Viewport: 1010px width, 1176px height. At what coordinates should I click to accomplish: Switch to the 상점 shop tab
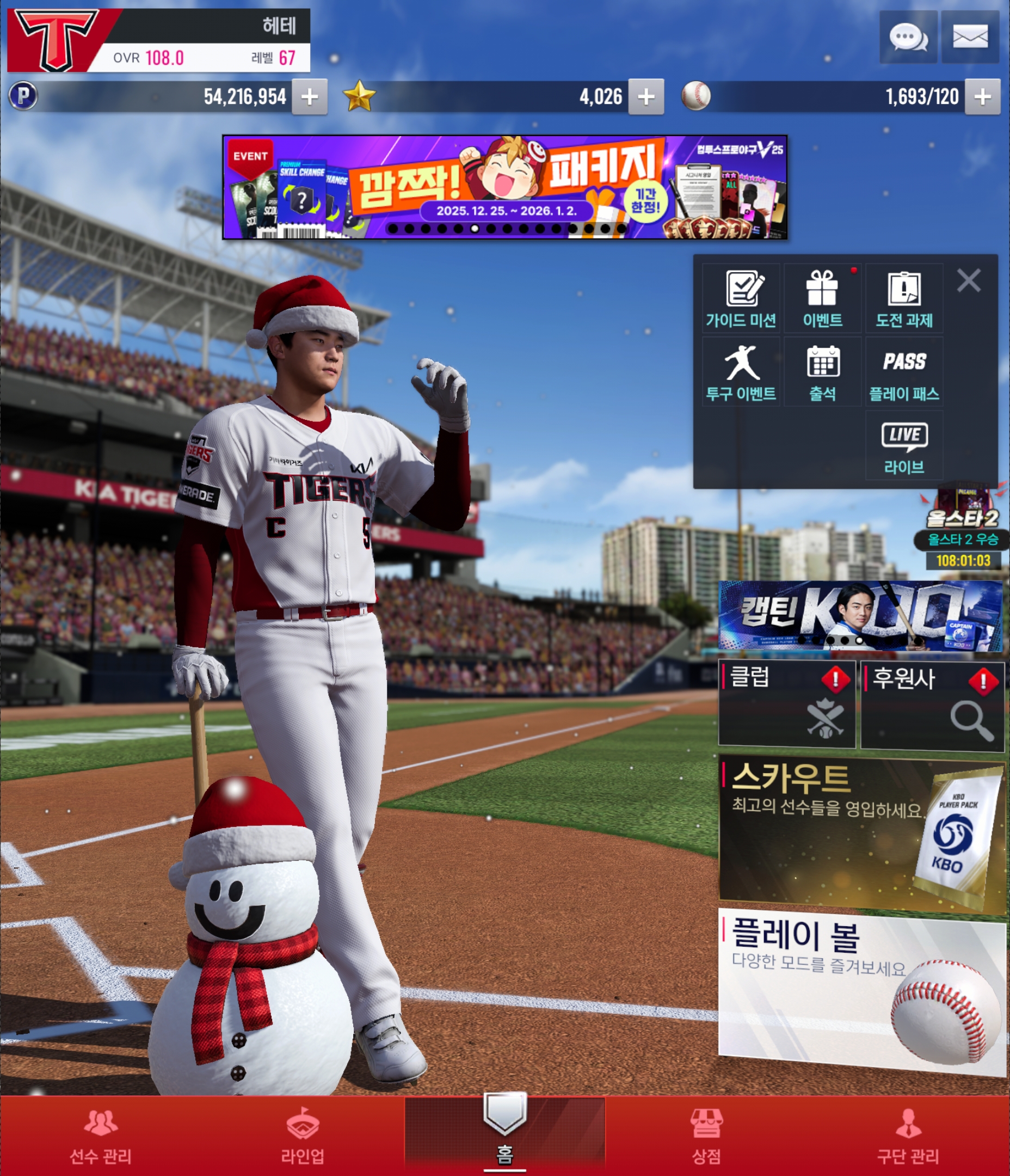tap(706, 1137)
